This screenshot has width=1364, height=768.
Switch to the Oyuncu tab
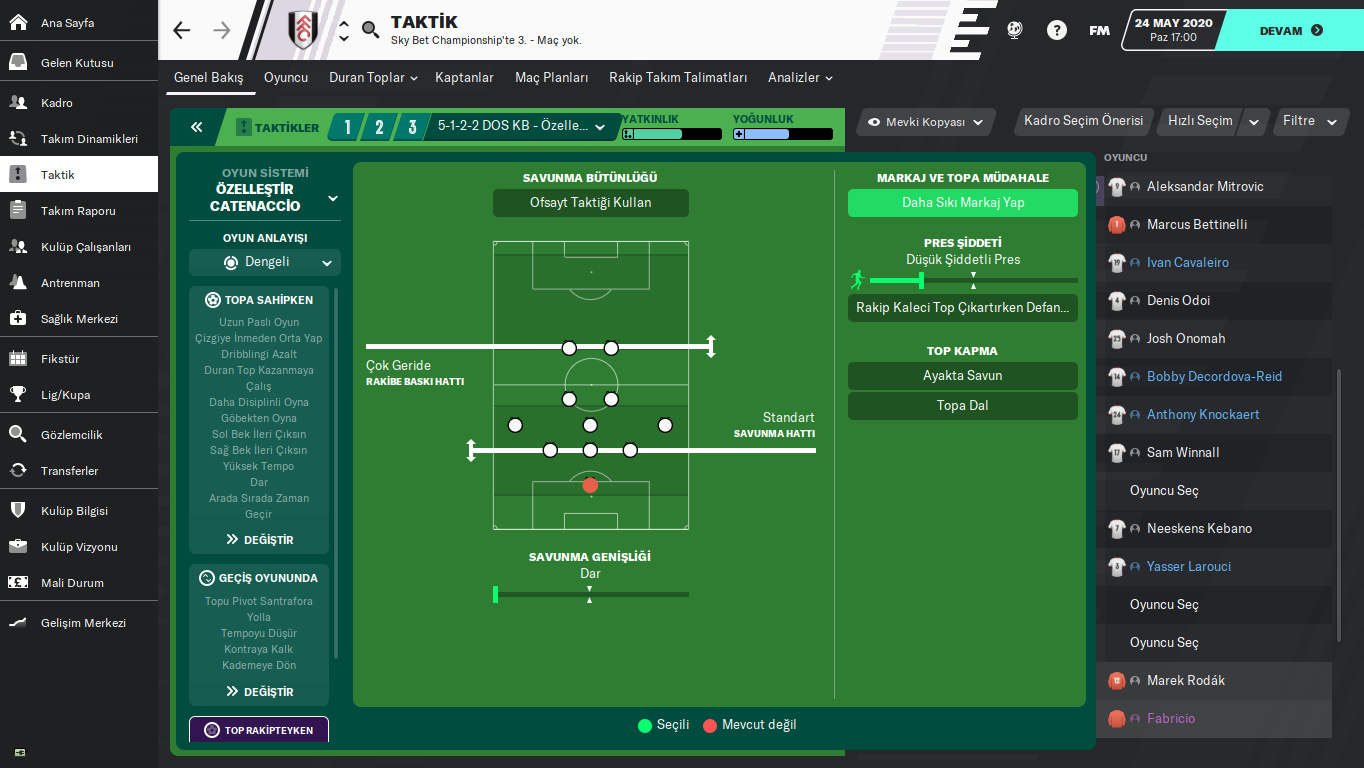pyautogui.click(x=286, y=78)
